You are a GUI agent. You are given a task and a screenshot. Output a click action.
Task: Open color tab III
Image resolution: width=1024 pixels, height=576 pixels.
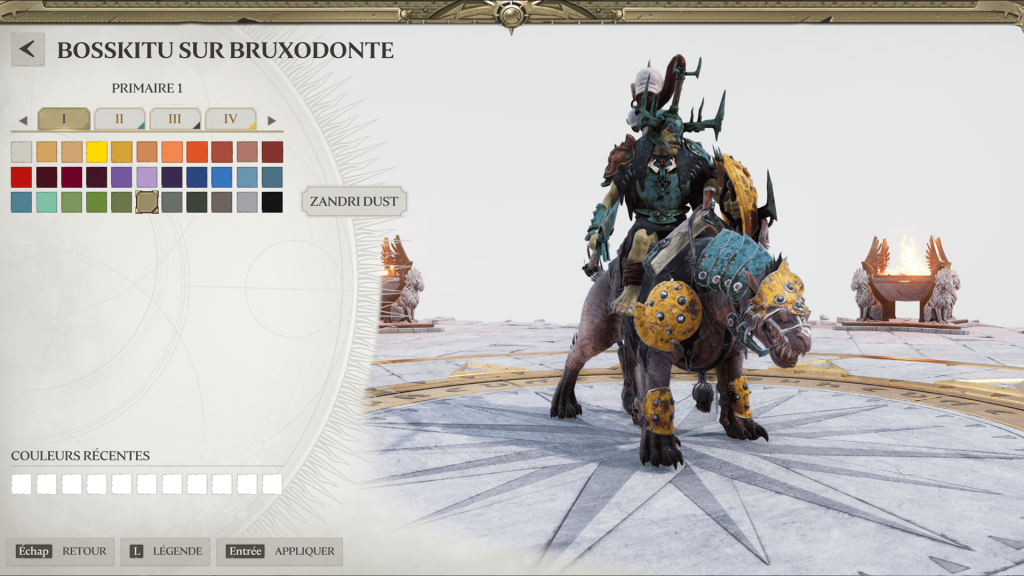click(175, 119)
